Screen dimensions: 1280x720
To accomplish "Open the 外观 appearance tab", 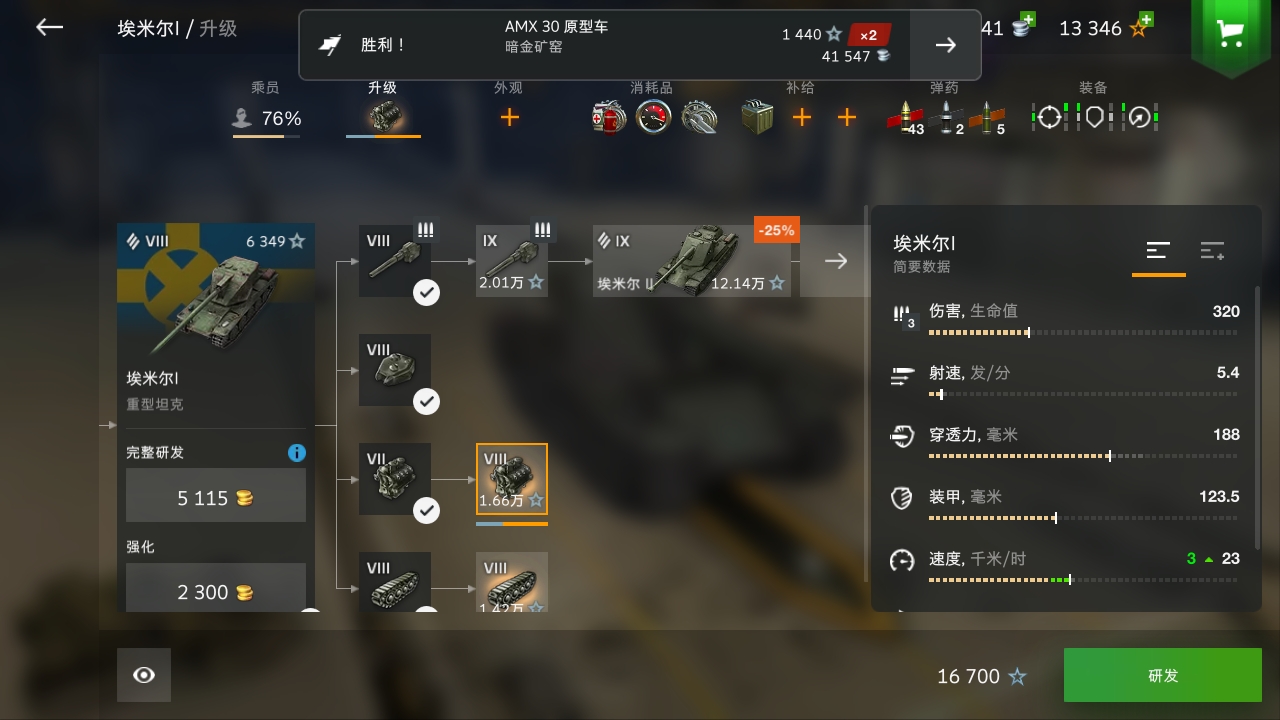I will click(509, 110).
